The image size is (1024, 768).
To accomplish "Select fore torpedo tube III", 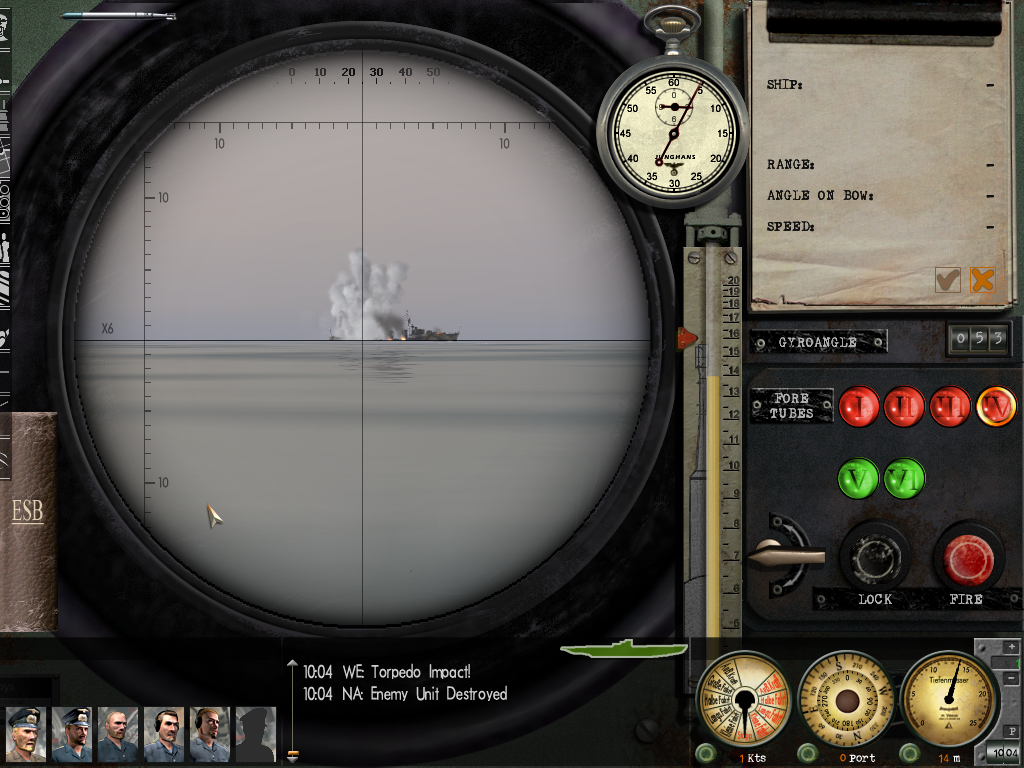I will point(950,406).
